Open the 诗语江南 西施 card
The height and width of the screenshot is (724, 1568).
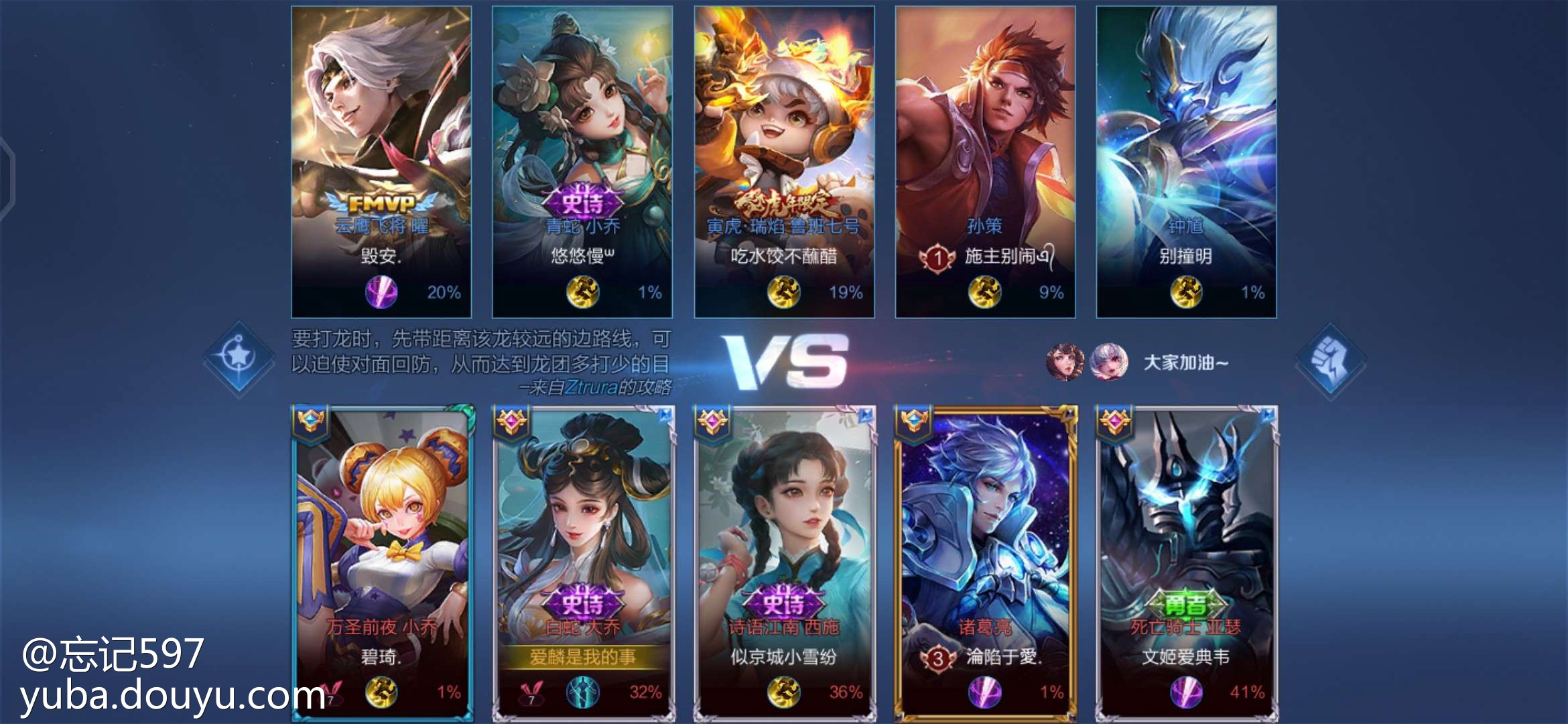784,562
